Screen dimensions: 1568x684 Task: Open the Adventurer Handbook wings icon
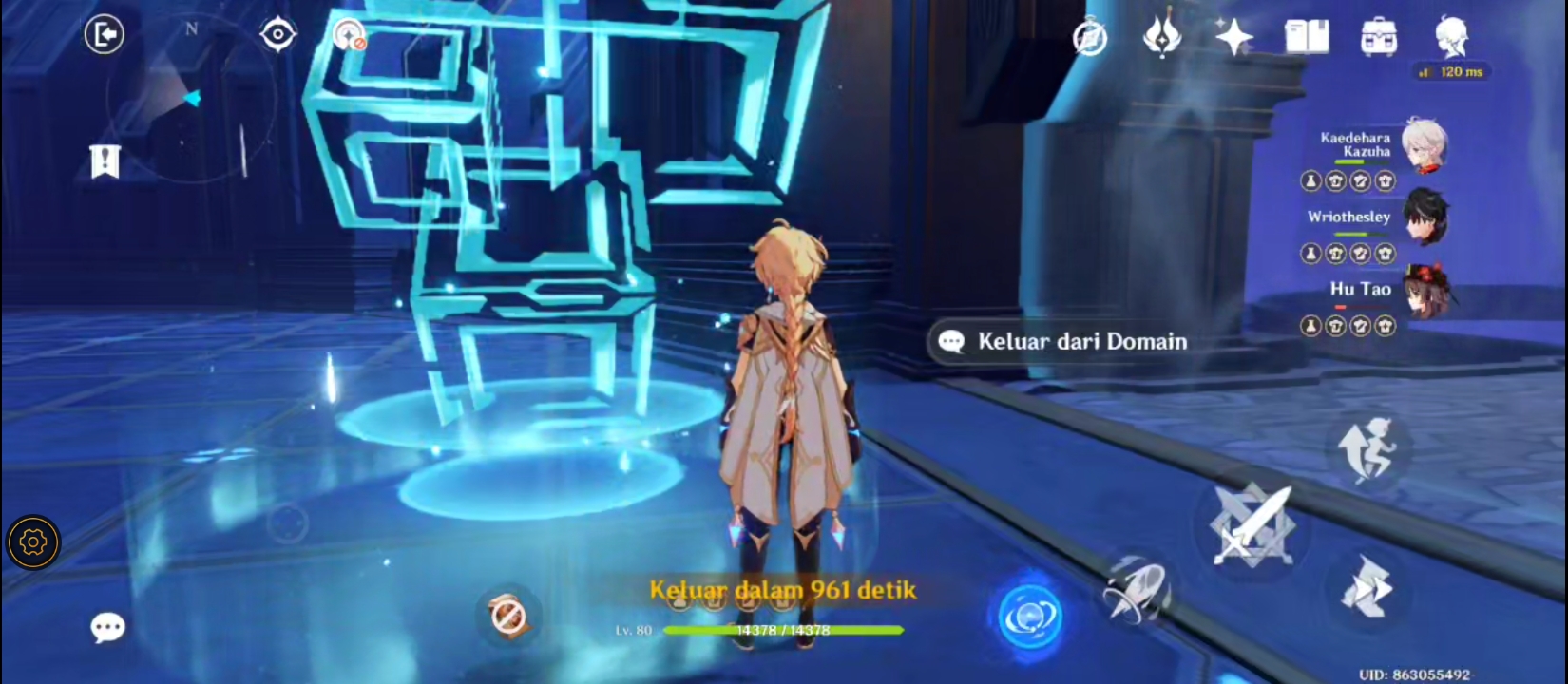(x=1163, y=38)
